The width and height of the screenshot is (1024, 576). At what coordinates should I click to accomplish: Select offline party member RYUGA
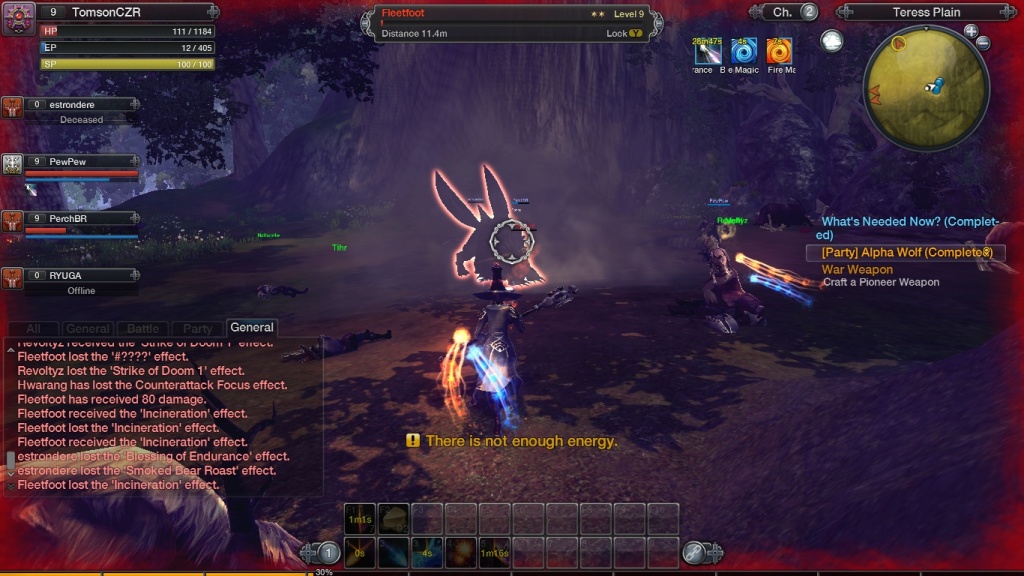(80, 281)
